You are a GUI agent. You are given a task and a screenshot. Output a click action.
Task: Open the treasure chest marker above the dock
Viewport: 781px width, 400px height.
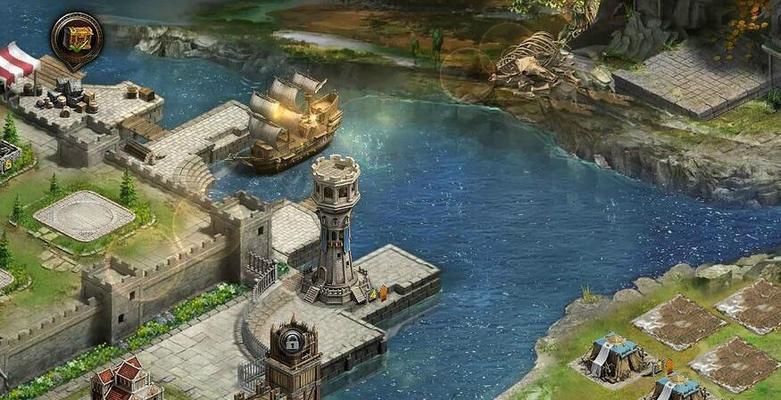[x=76, y=37]
